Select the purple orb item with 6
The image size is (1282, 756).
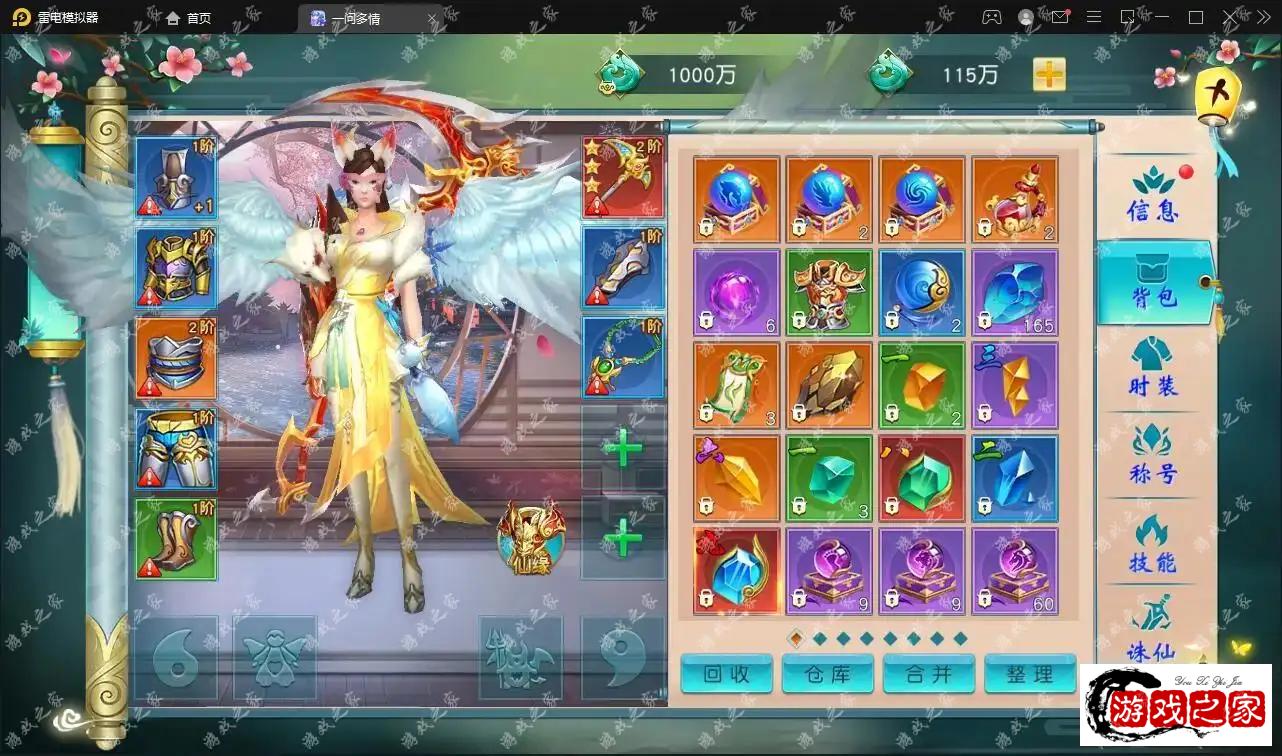(736, 292)
